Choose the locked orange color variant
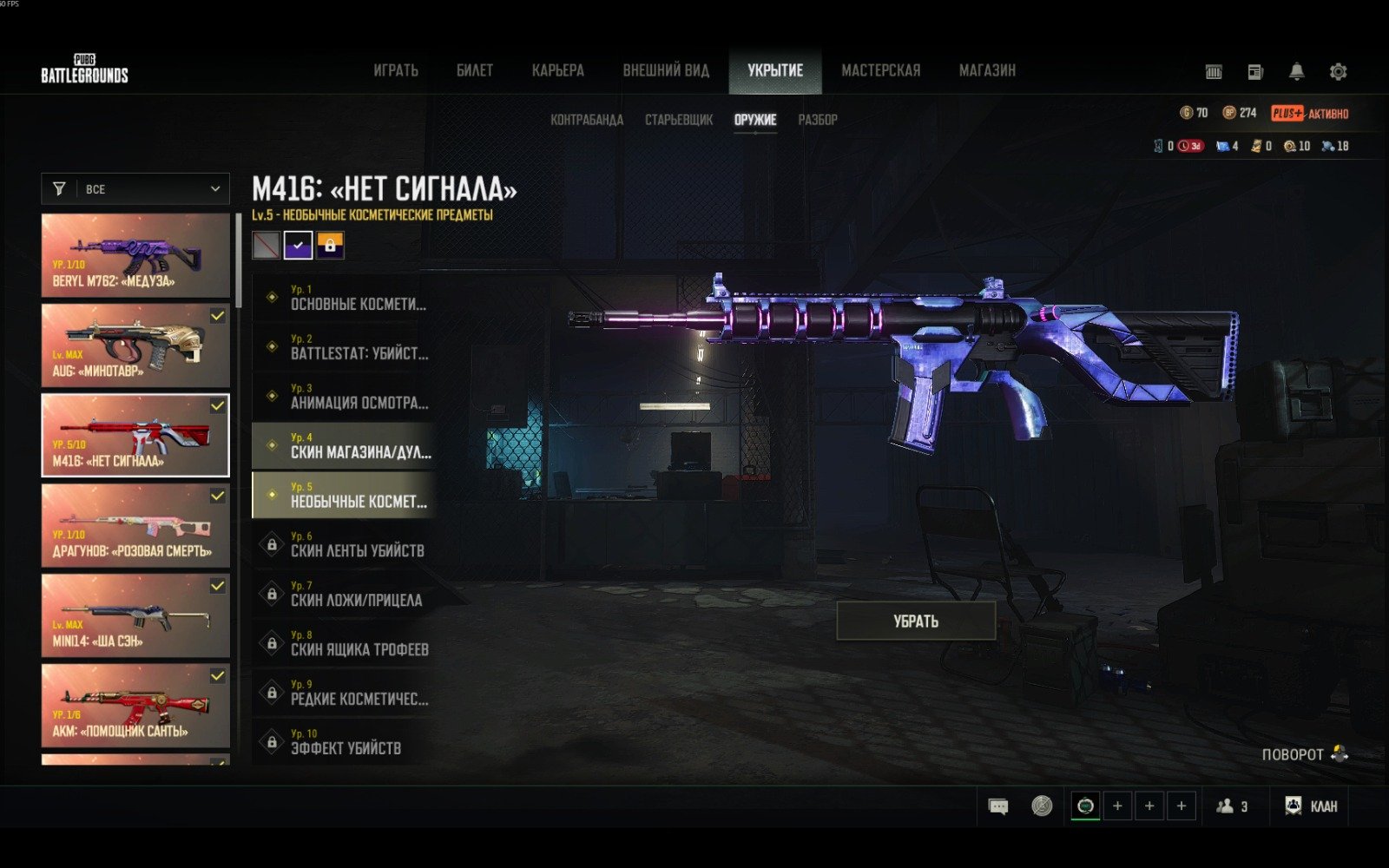Viewport: 1389px width, 868px height. coord(330,246)
